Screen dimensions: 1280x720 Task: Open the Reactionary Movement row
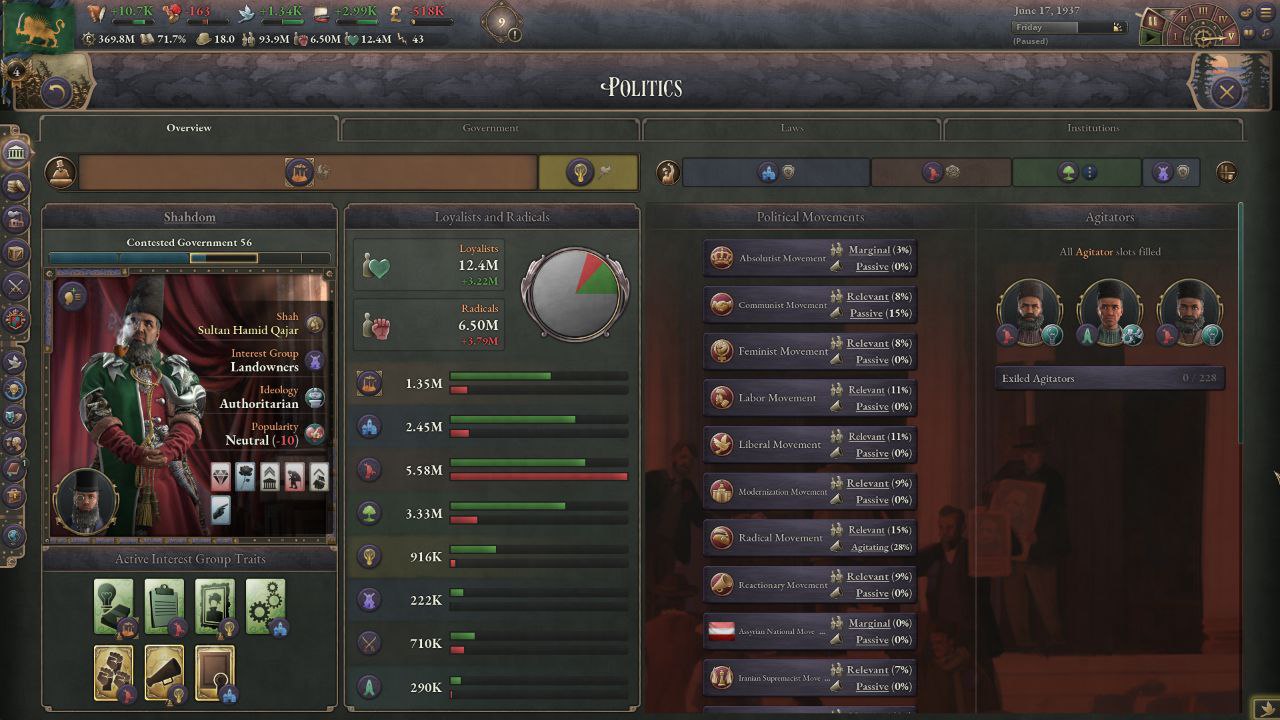point(770,584)
